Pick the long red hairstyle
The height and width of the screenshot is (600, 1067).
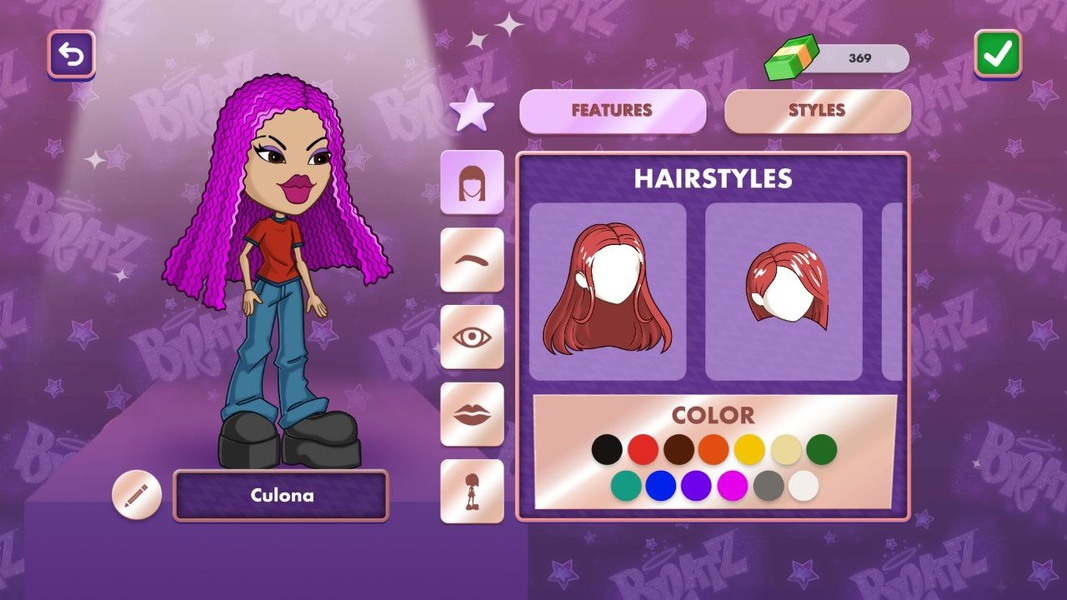pos(607,291)
